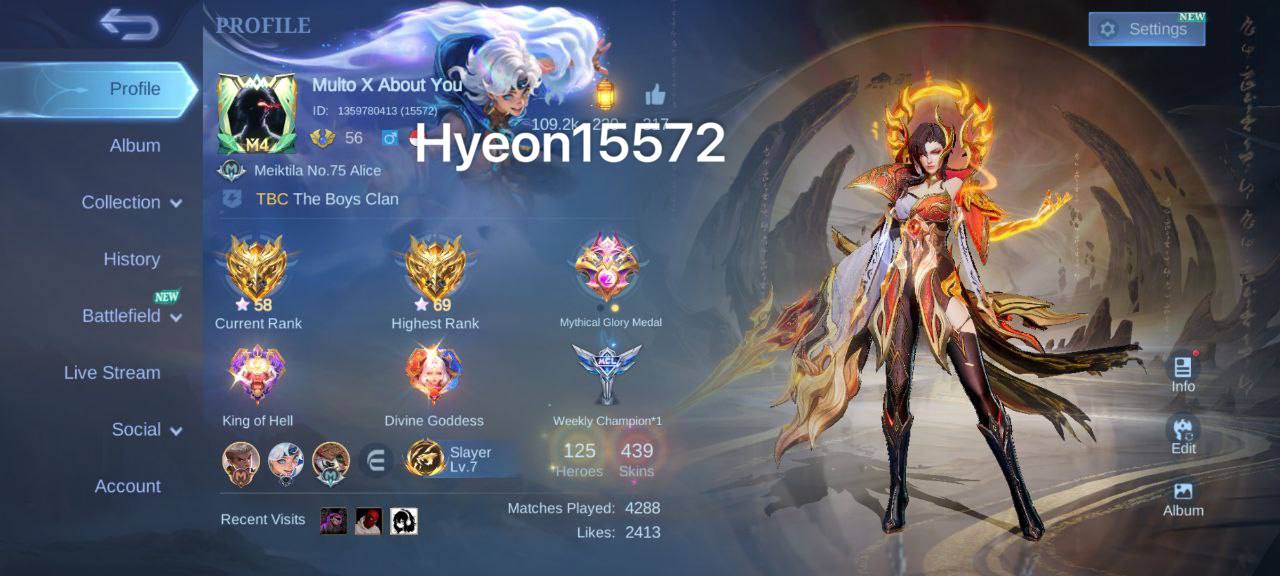1280x576 pixels.
Task: Tap the Info button beside the hero
Action: tap(1183, 373)
